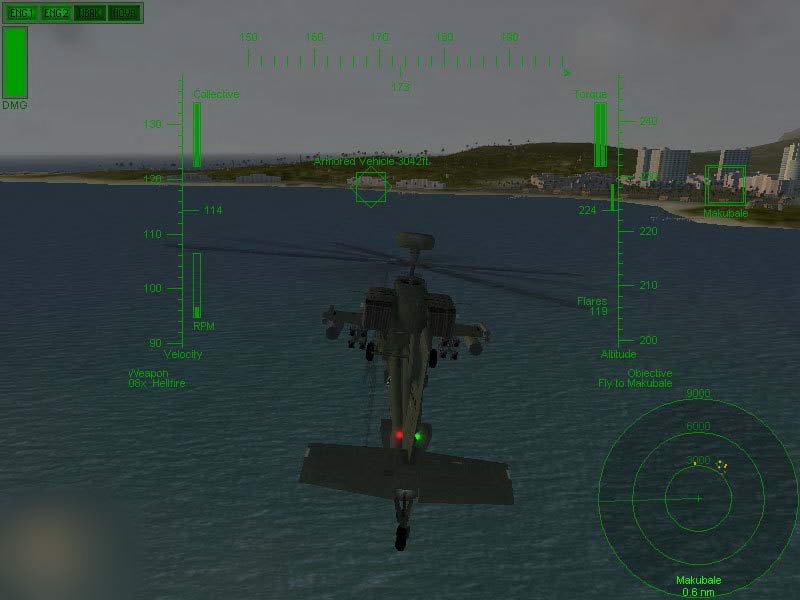The image size is (800, 600).
Task: Click the ENG1 engine indicator
Action: click(22, 13)
